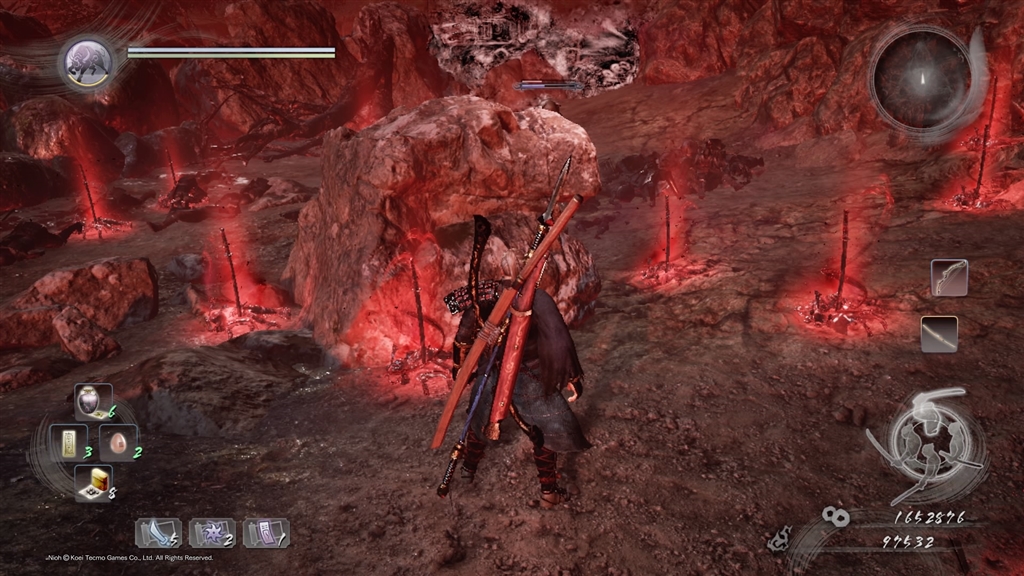Equip the bow ranged weapon slot
1024x576 pixels.
tap(948, 278)
